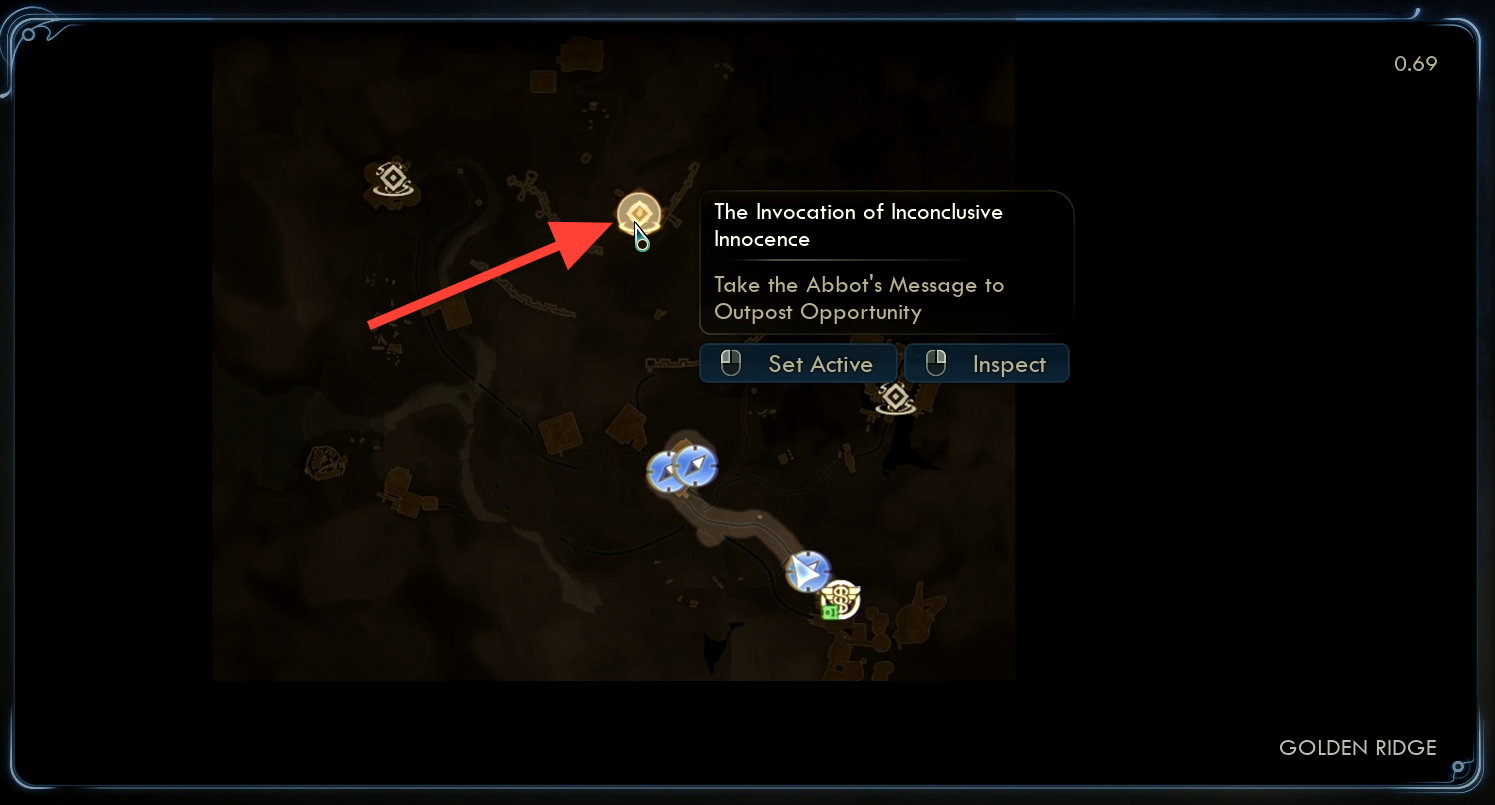Pick the white diamond marker below the Inspect button
The width and height of the screenshot is (1495, 805).
pos(895,399)
